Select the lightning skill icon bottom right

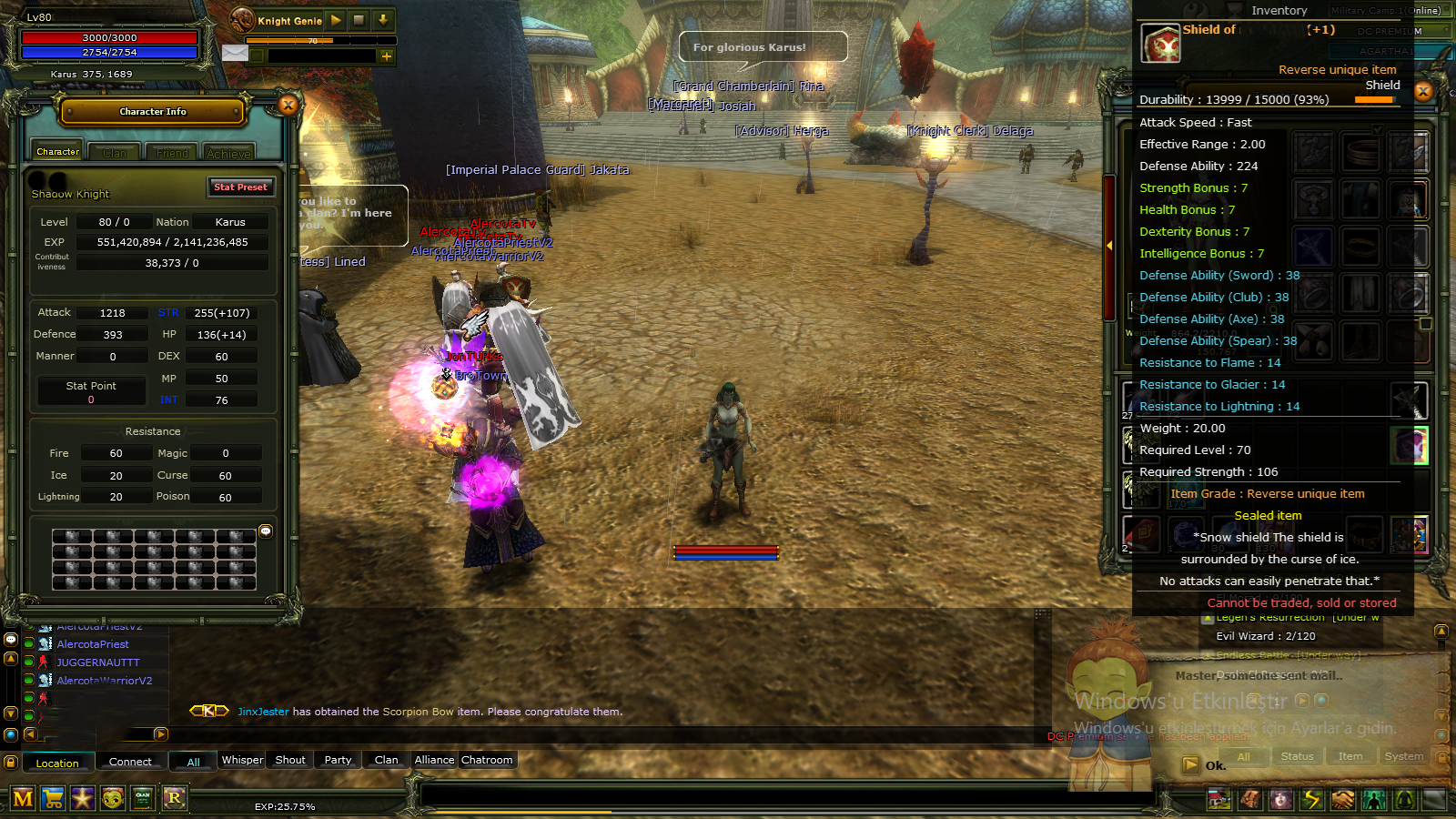pos(1312,798)
